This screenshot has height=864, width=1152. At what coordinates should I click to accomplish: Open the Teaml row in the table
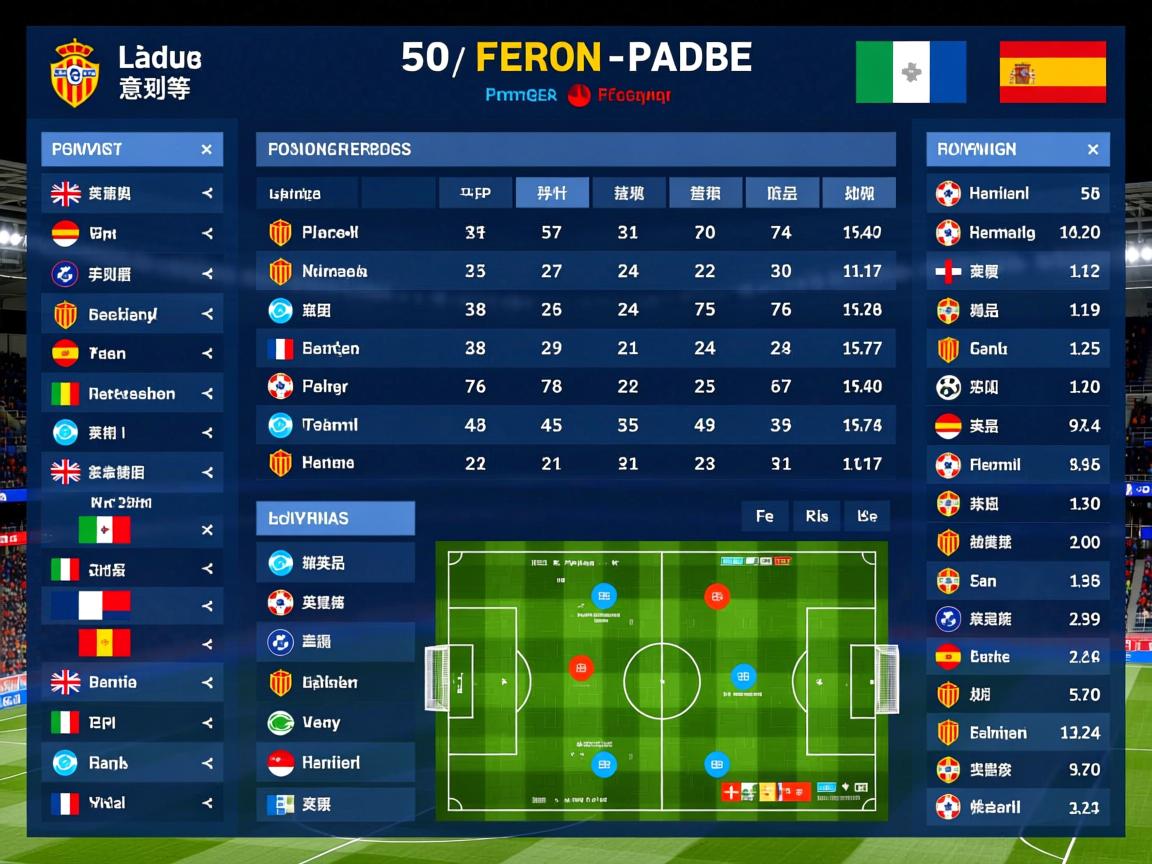(575, 425)
